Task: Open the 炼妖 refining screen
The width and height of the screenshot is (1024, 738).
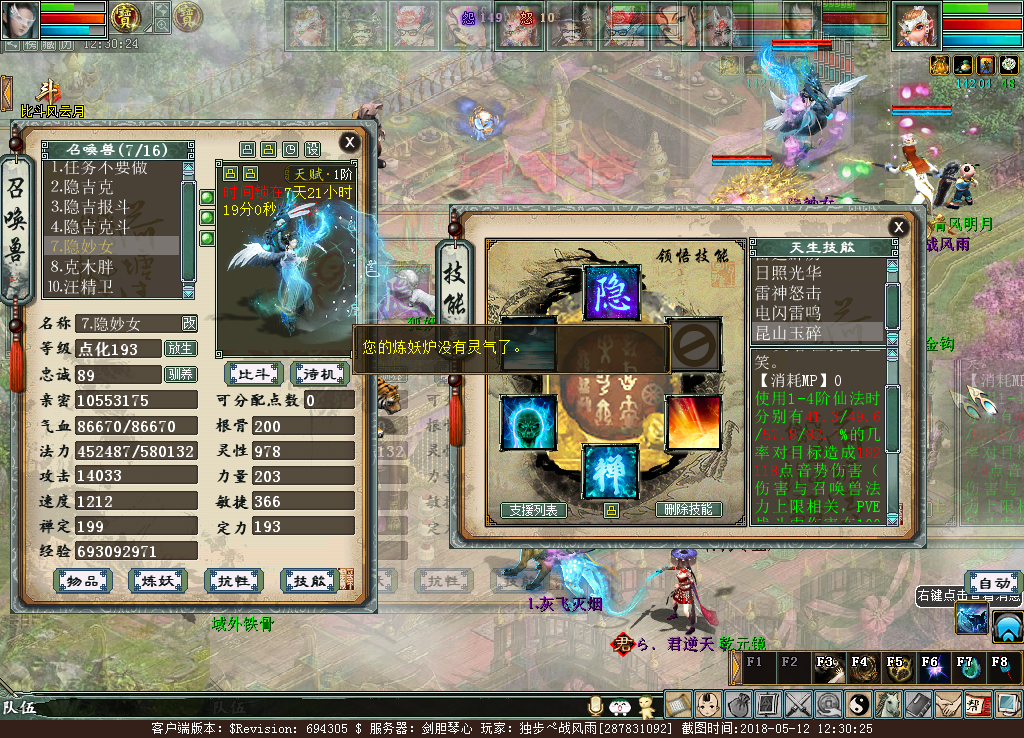Action: [158, 580]
